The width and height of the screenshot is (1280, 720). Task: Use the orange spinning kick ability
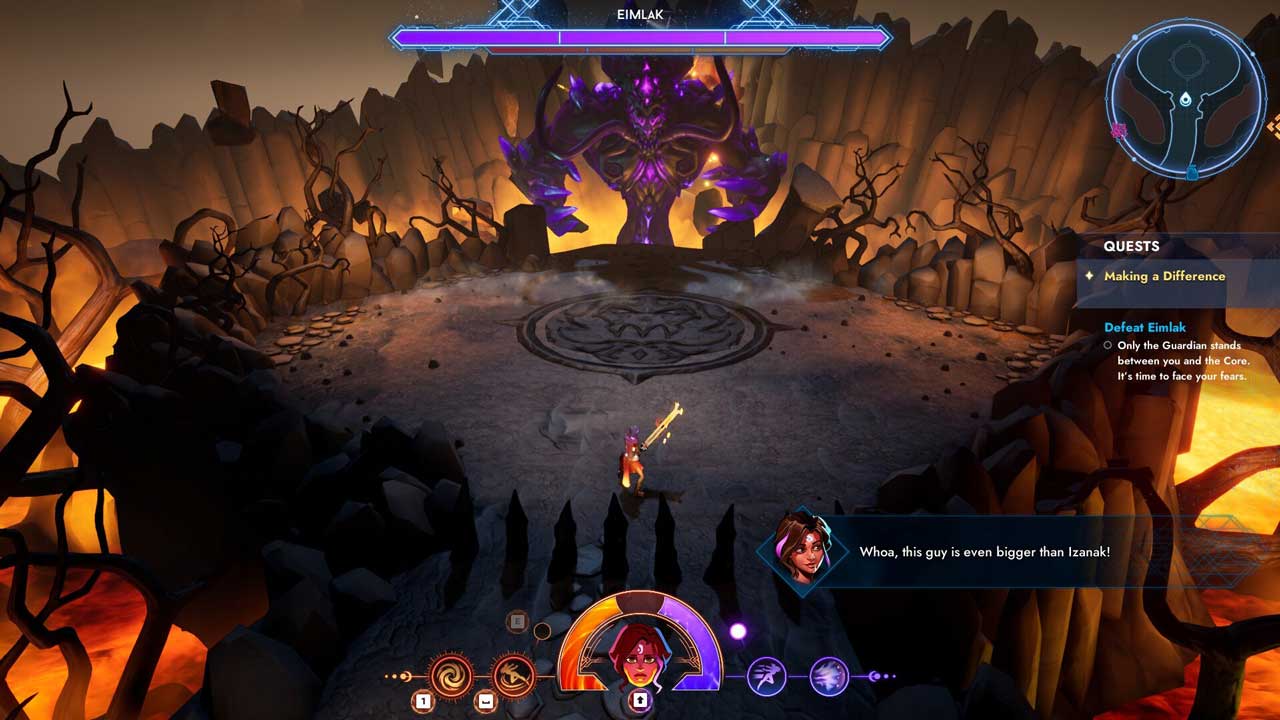513,676
